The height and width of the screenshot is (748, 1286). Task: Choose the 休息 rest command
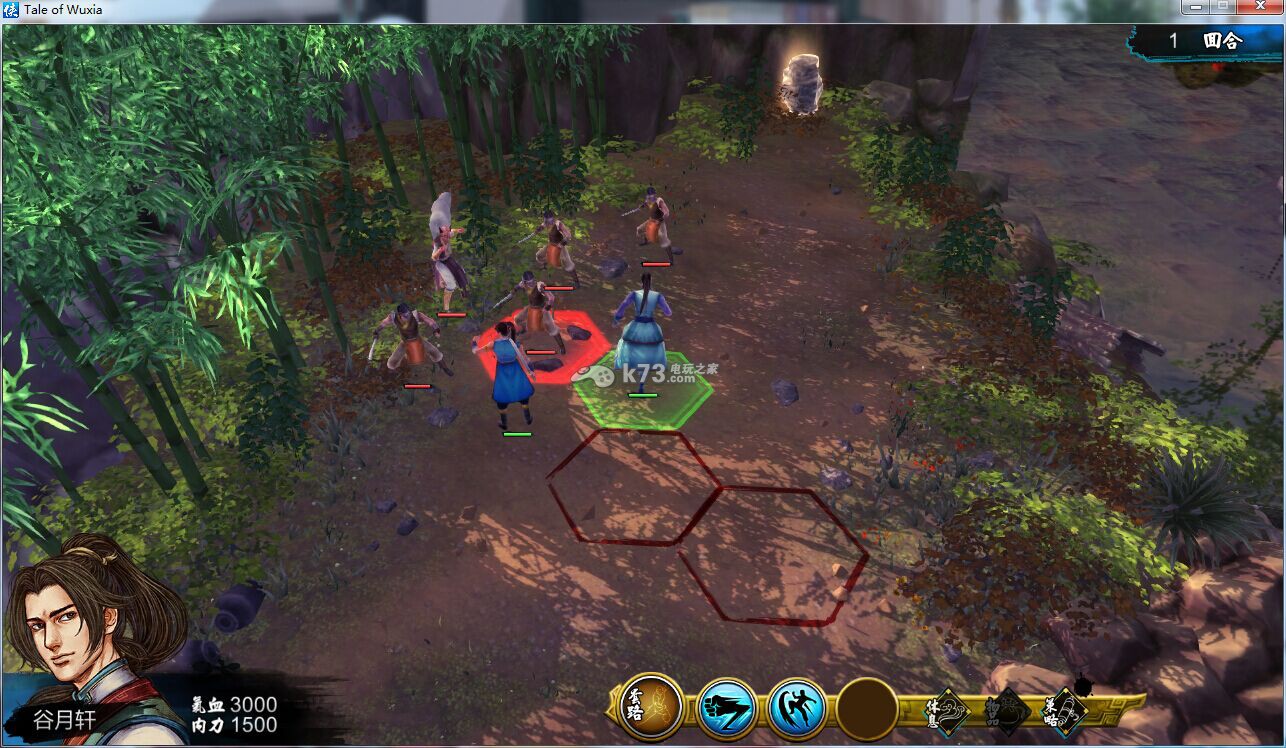(x=946, y=711)
